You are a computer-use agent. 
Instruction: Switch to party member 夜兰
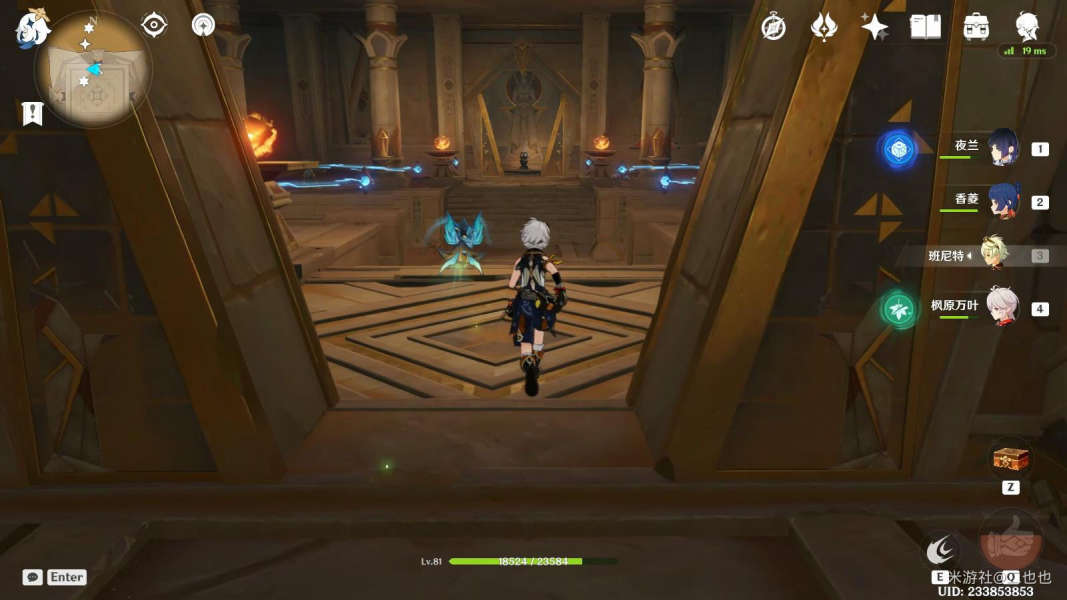coord(1002,148)
